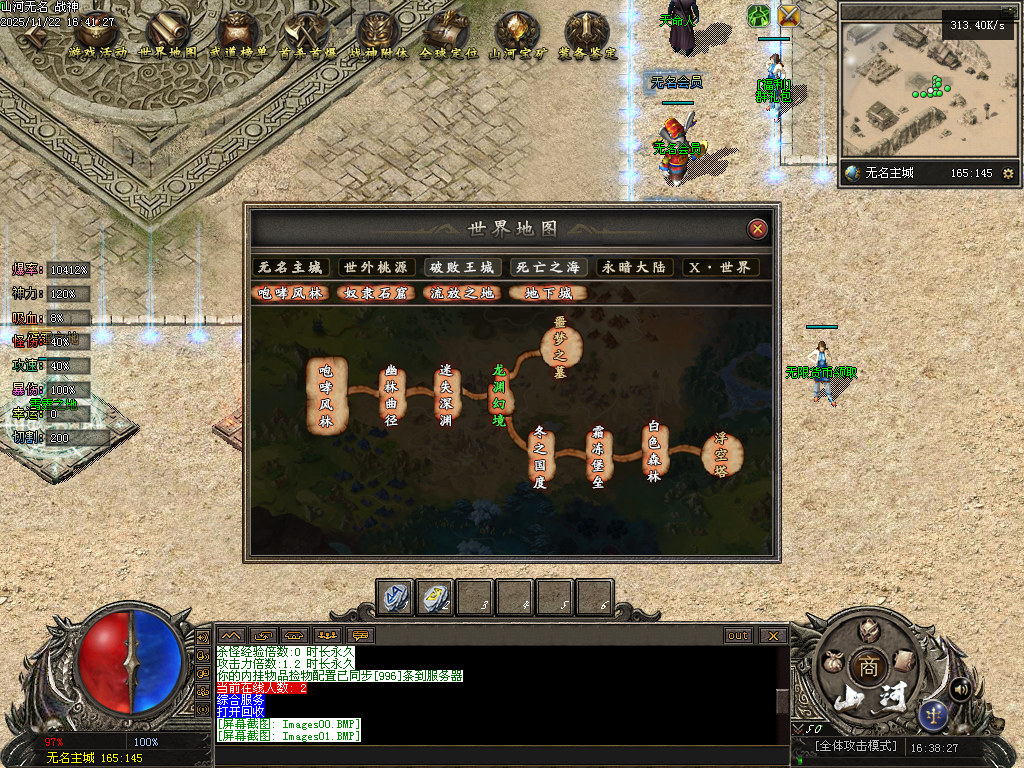Toggle the sound speaker icon

[x=960, y=688]
